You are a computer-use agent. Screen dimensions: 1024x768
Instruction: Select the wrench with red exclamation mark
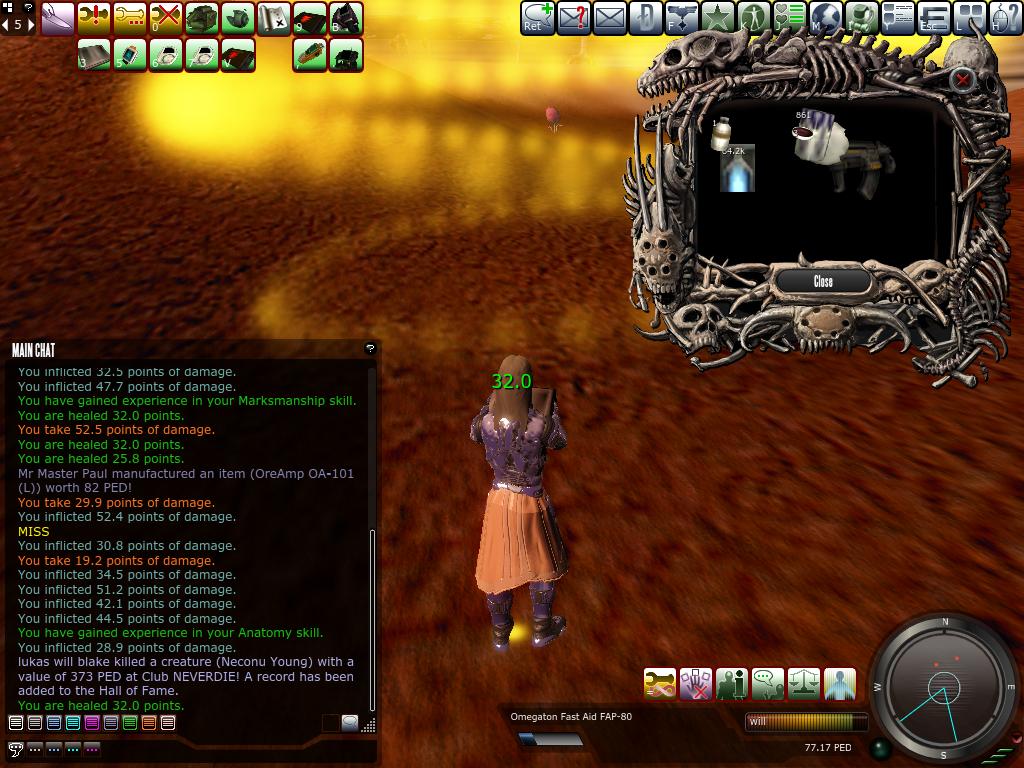[x=93, y=18]
